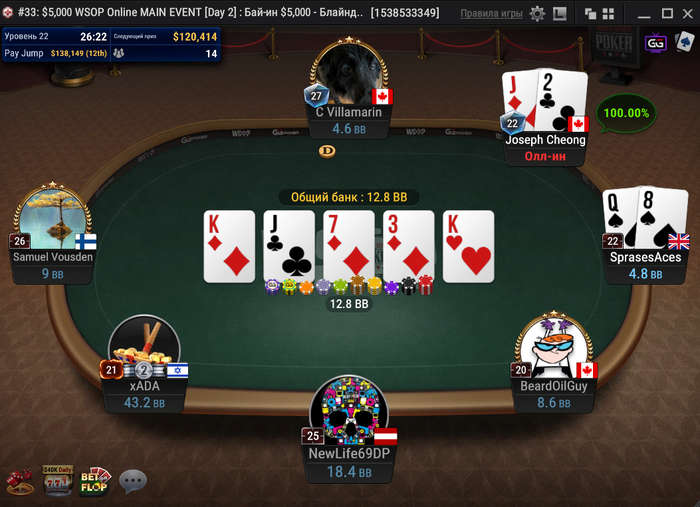Open the GG TV icon

[x=656, y=44]
